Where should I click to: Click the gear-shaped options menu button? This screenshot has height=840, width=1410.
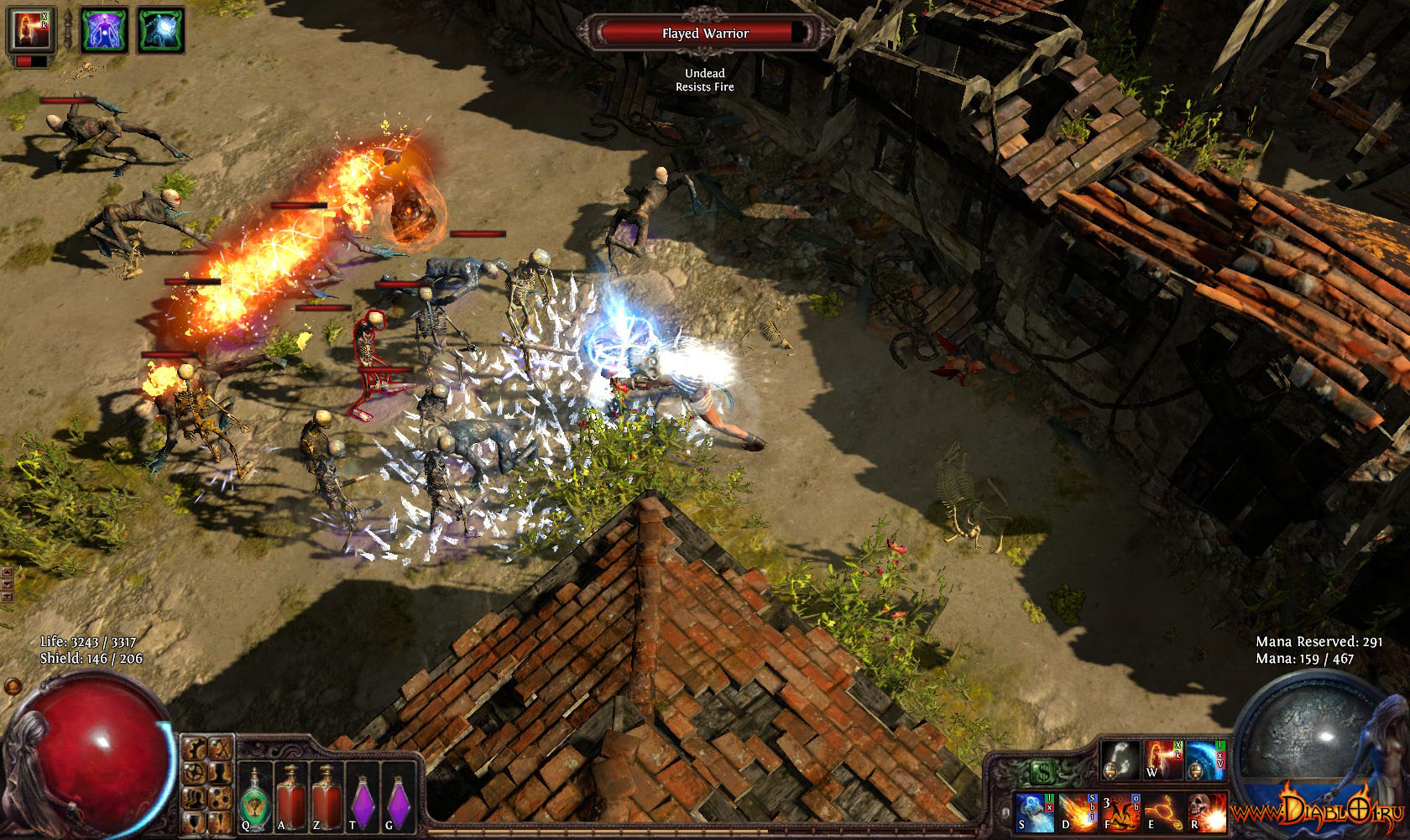coord(195,772)
